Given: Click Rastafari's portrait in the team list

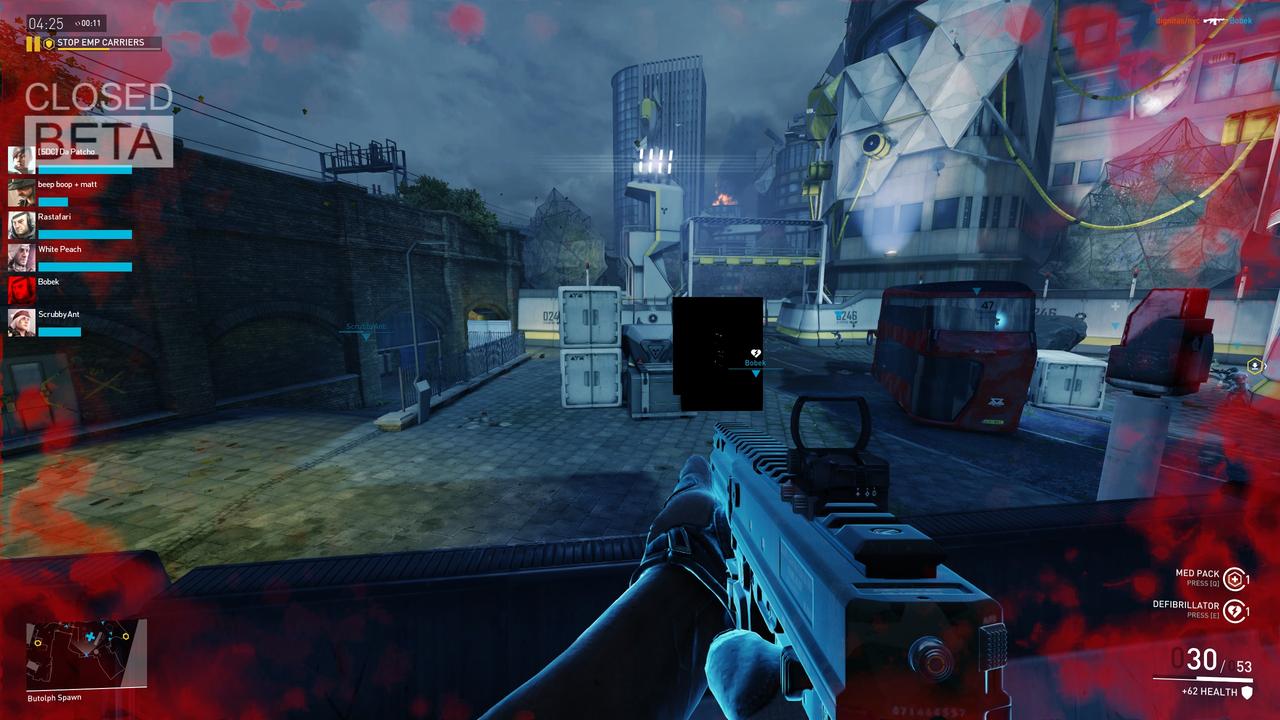Looking at the screenshot, I should (22, 225).
